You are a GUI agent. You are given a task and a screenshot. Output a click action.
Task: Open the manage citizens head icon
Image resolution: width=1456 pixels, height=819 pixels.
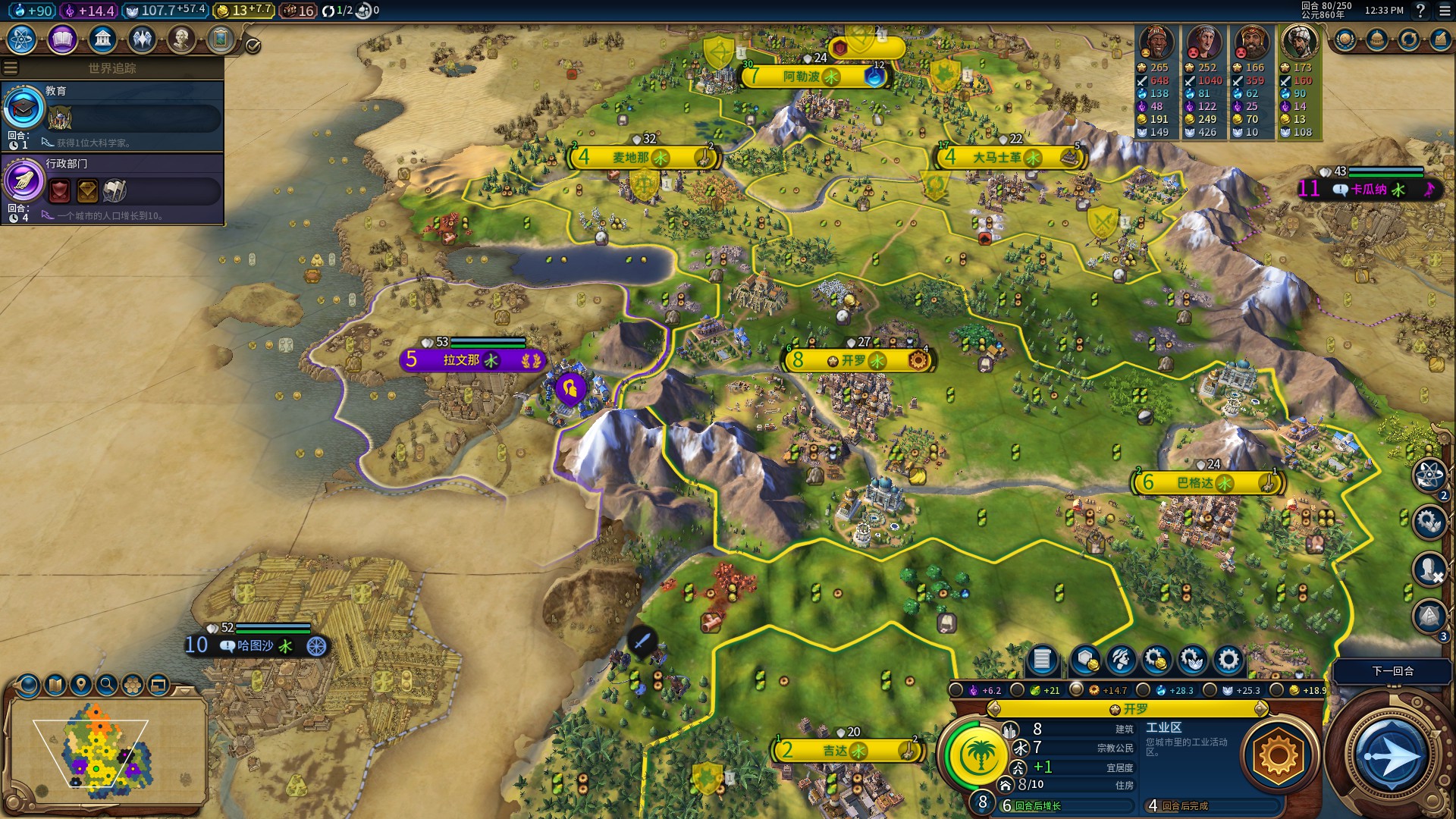point(1121,660)
